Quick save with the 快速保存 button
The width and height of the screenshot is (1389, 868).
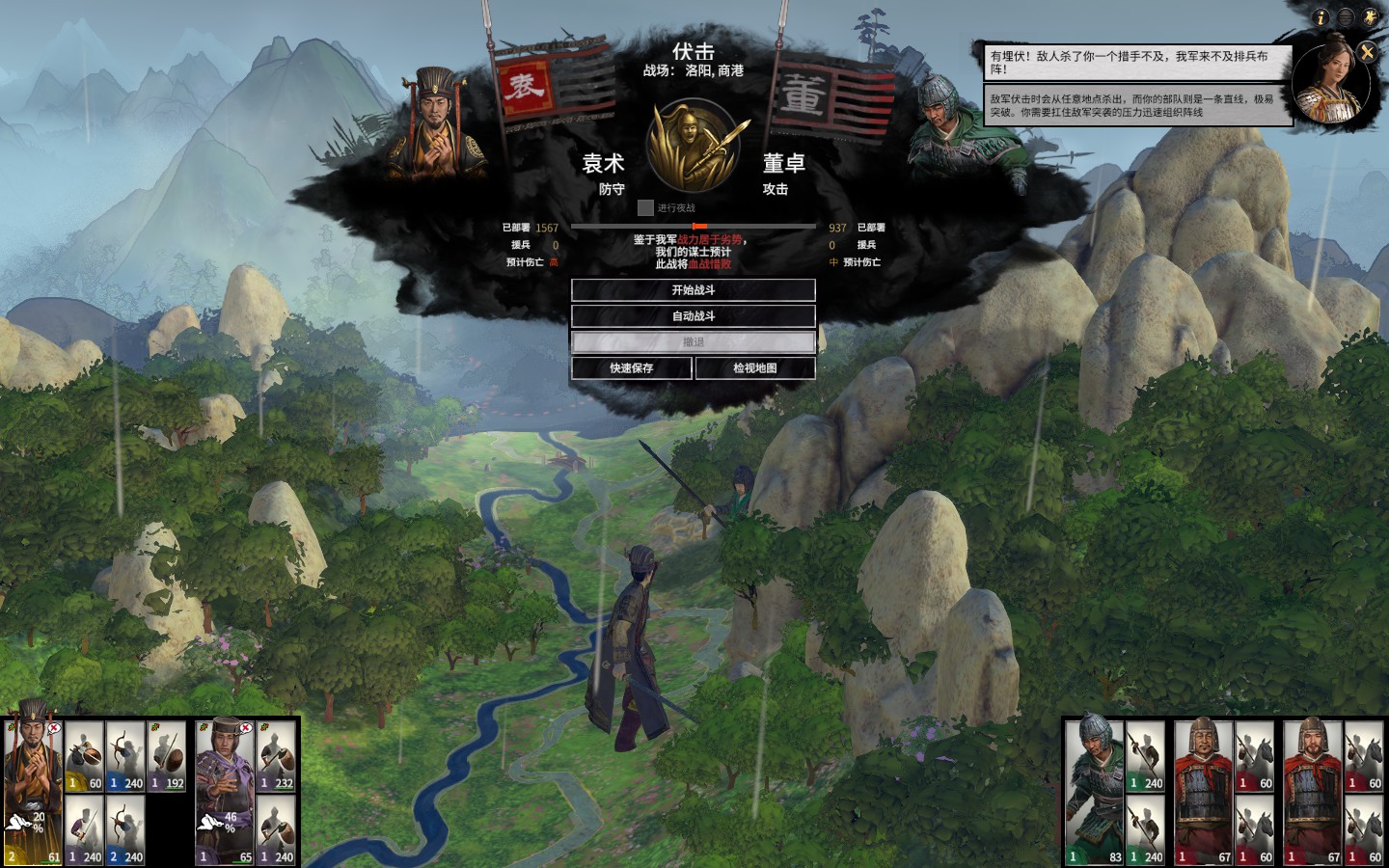point(631,368)
